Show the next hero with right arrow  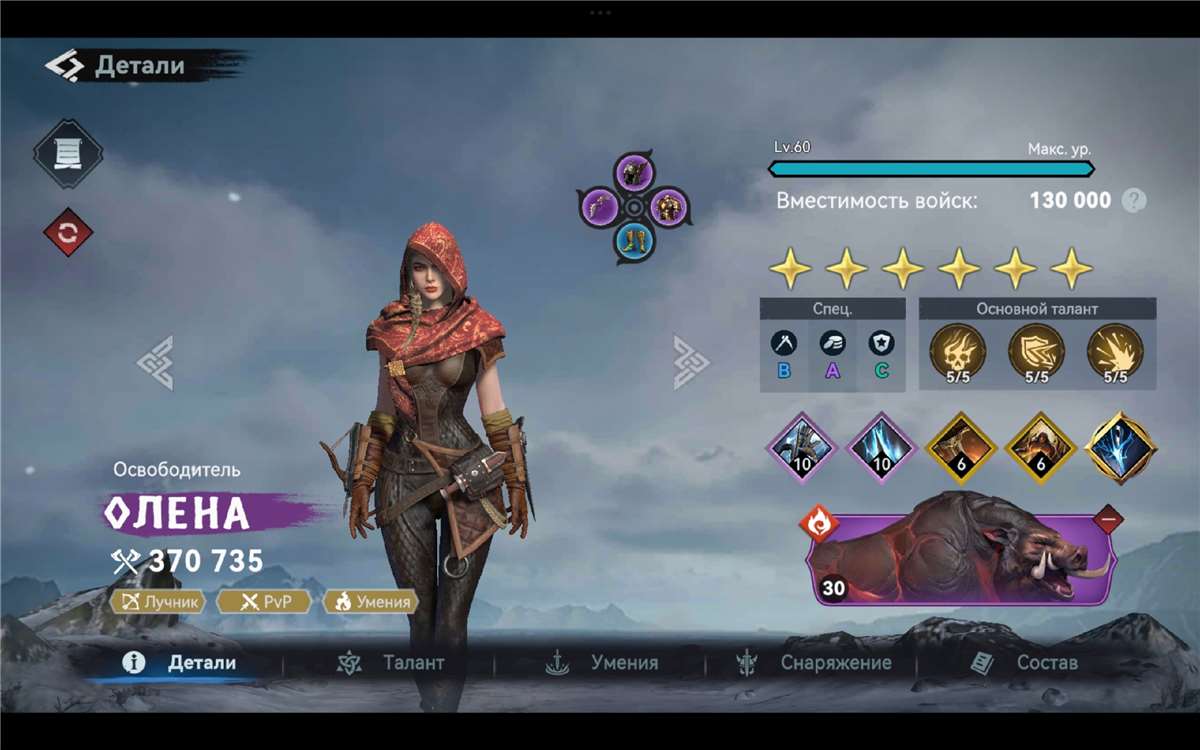point(690,362)
